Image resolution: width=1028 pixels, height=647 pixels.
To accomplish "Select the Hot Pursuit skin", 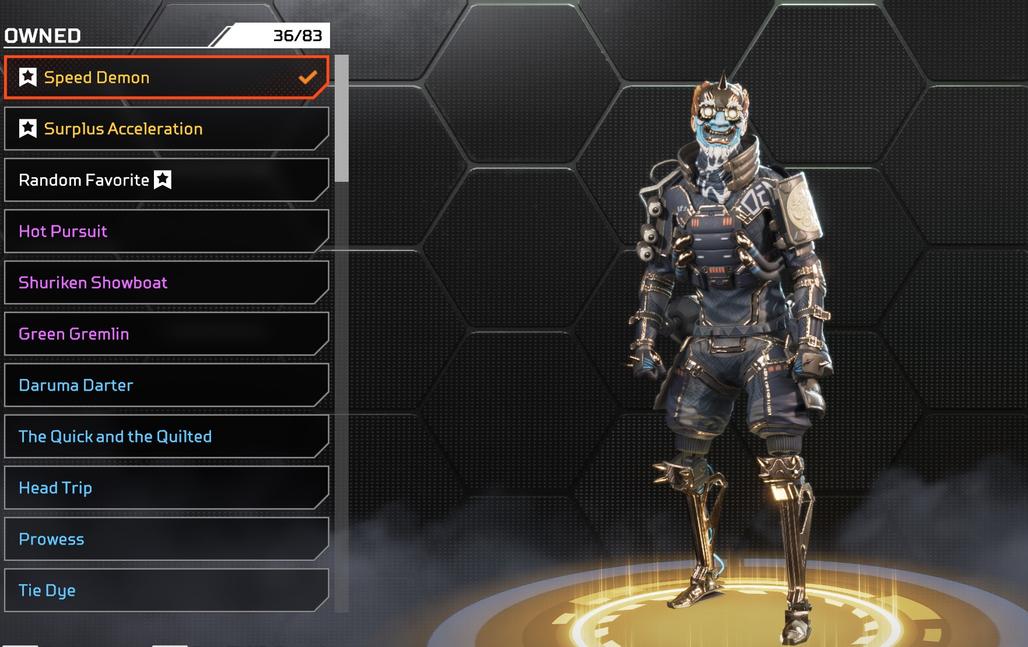I will coord(166,231).
